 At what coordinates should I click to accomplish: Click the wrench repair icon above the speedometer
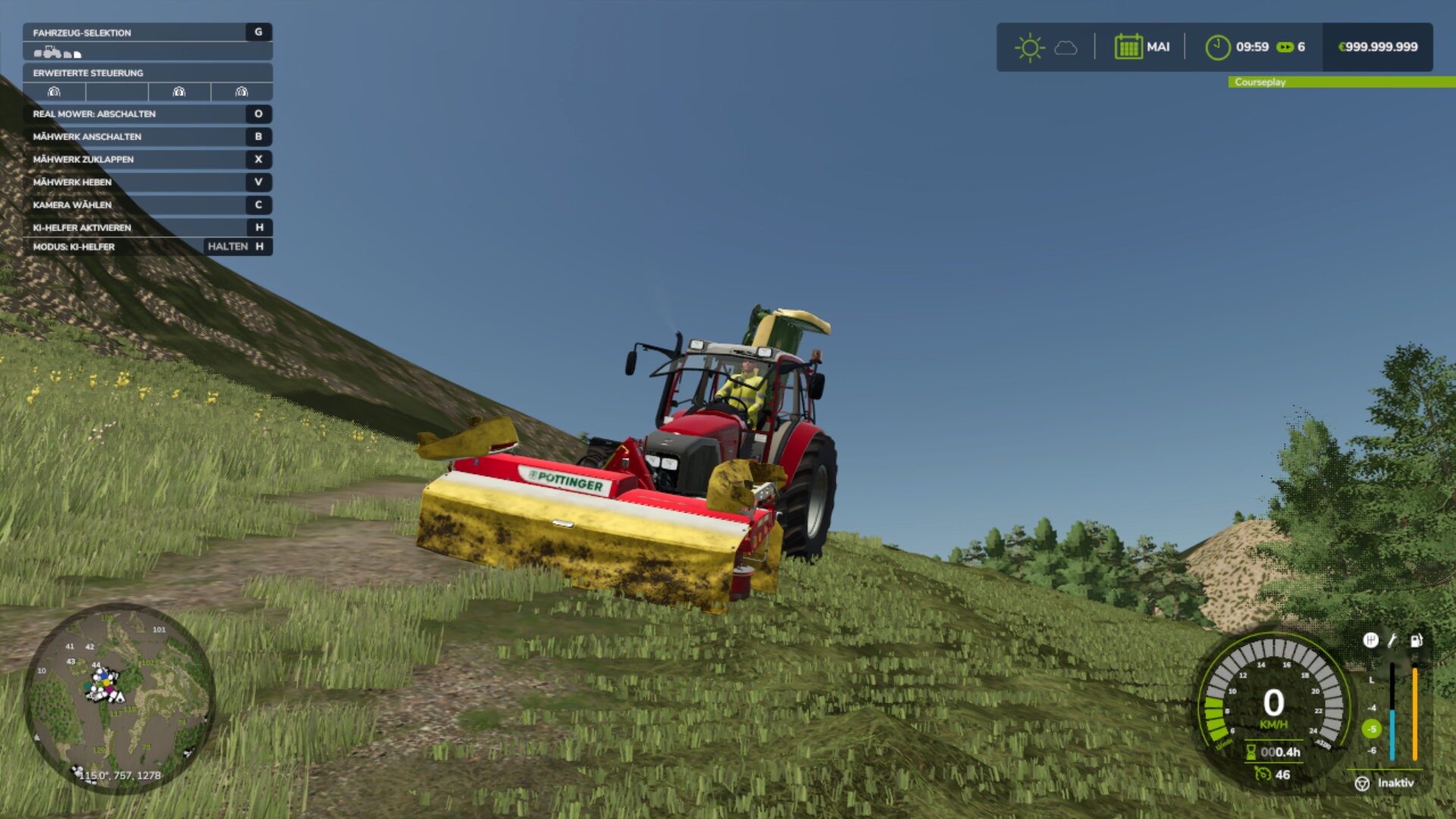point(1392,641)
